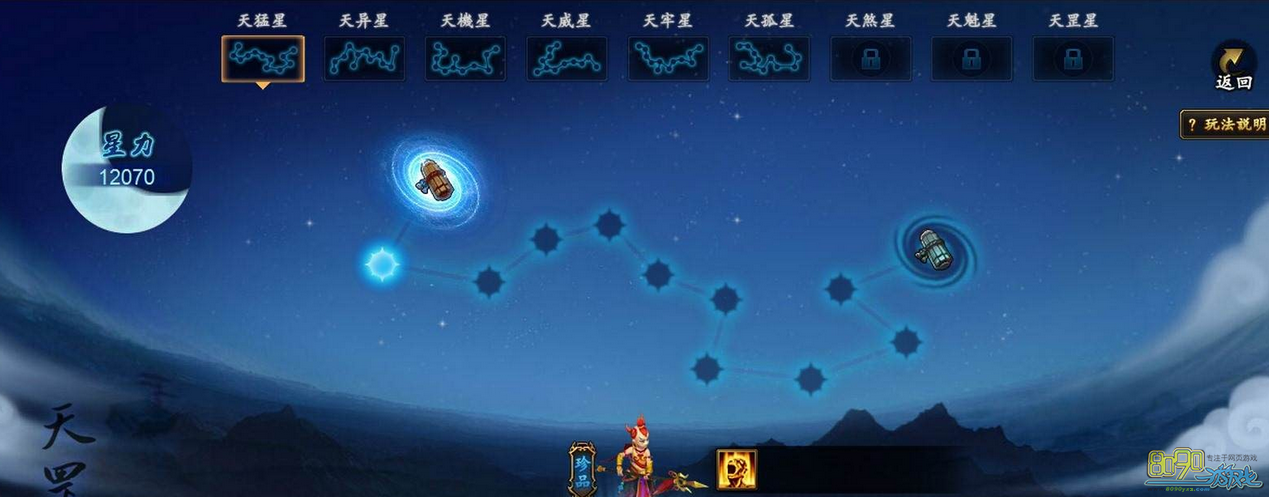The image size is (1269, 497).
Task: Open the 珍品 treasure banner
Action: pos(582,469)
